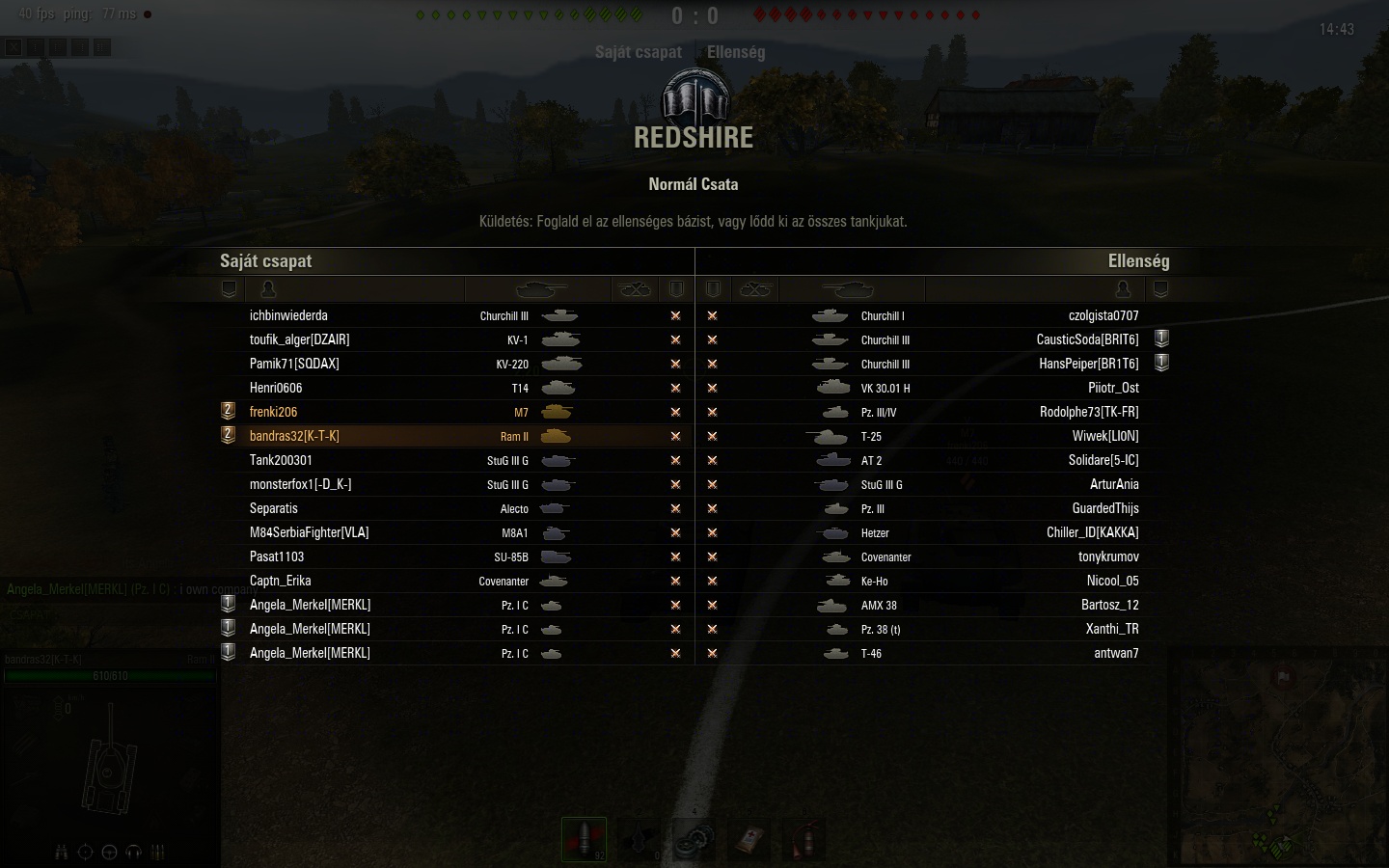Activate the fire extinguisher consumable
The width and height of the screenshot is (1389, 868).
[x=803, y=839]
